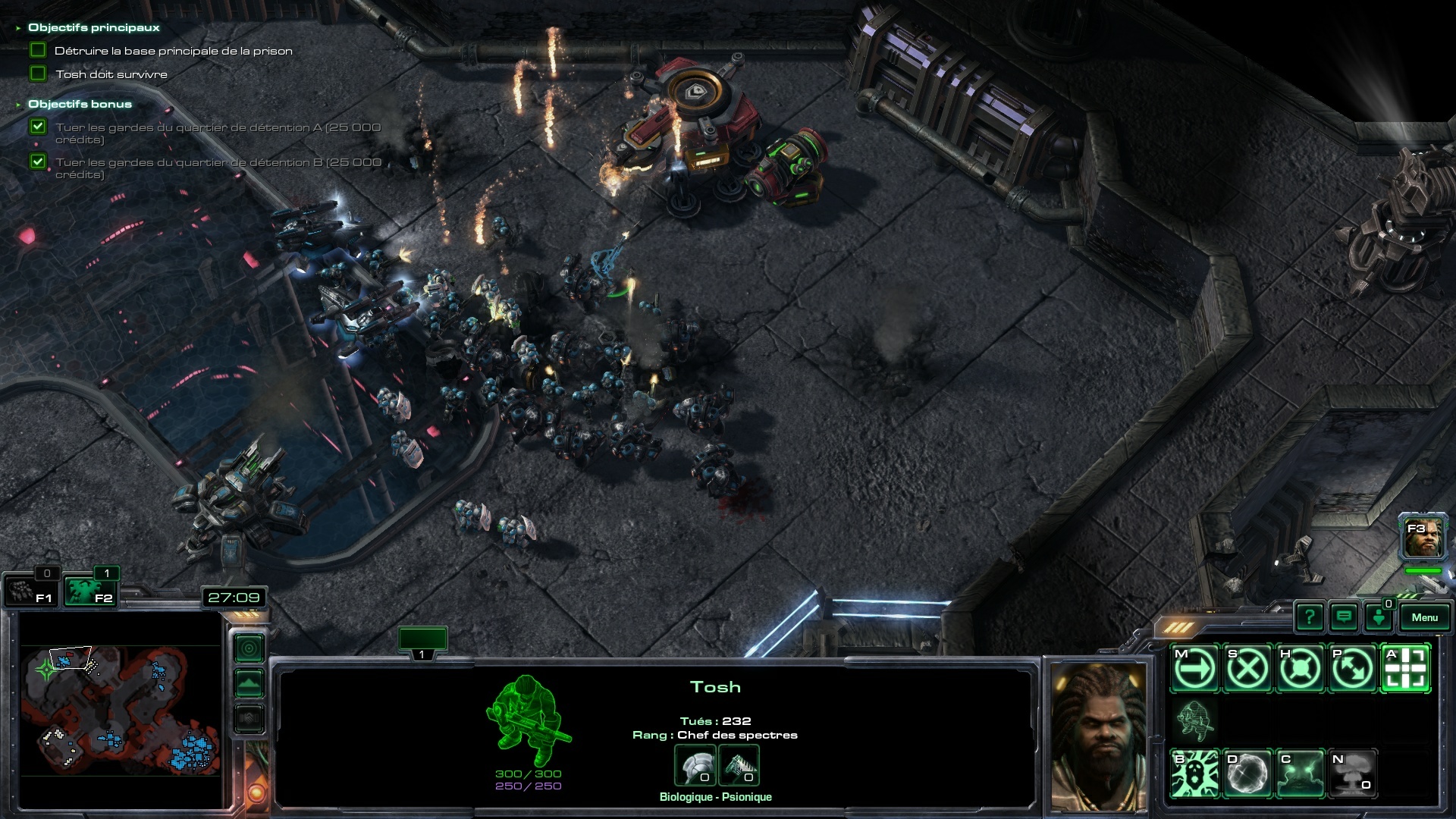Select idle workers F1 button
Viewport: 1456px width, 819px height.
(x=30, y=591)
